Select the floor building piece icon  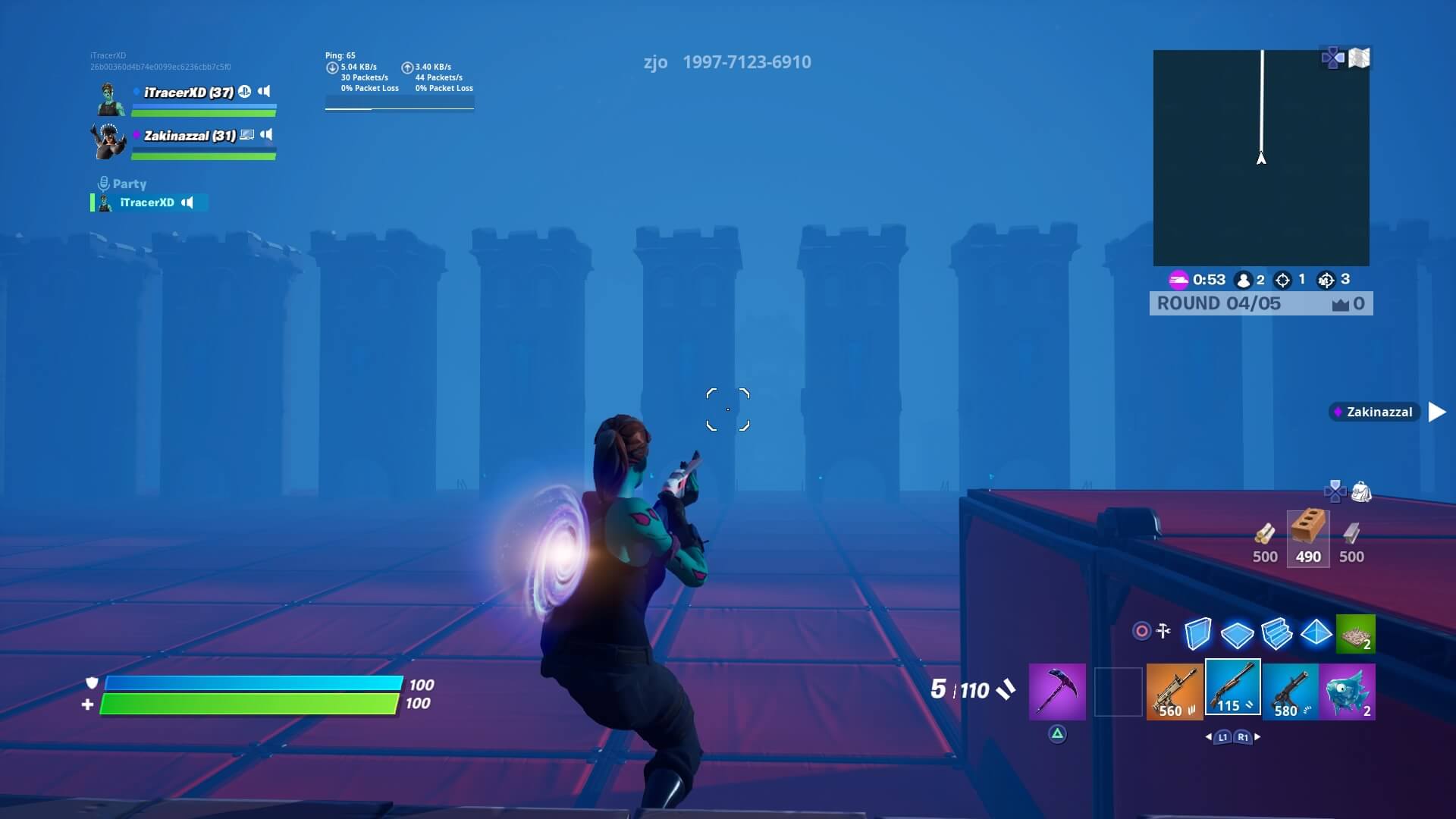click(1239, 635)
